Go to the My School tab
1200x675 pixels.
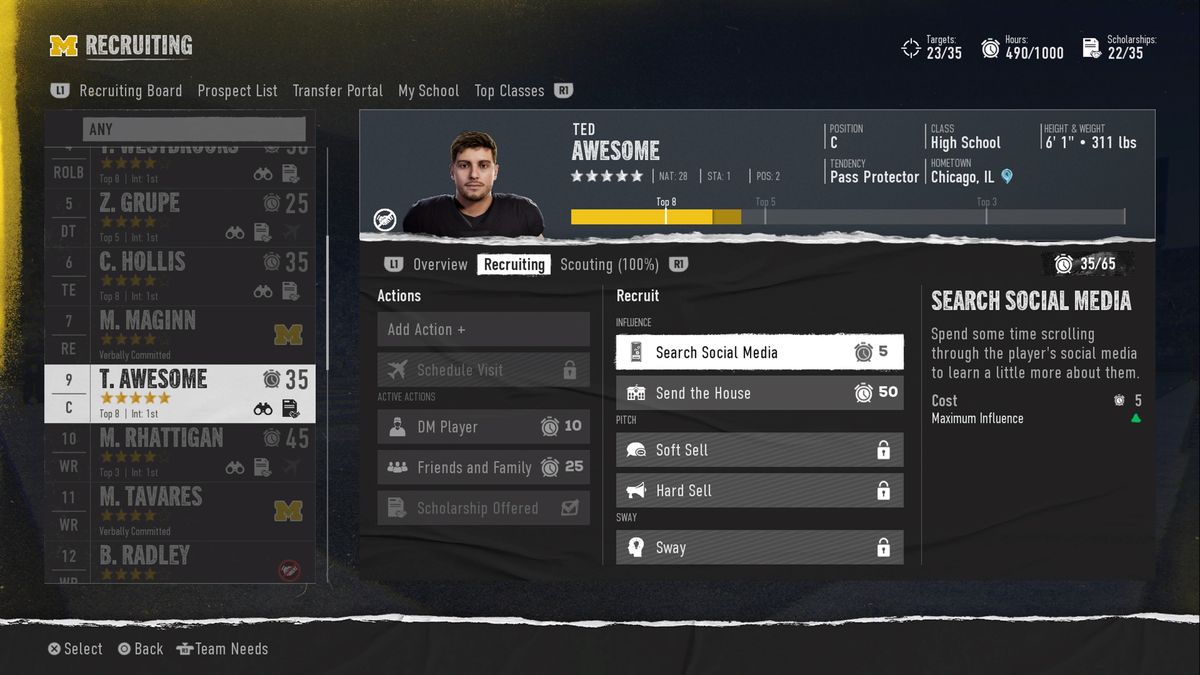tap(428, 91)
